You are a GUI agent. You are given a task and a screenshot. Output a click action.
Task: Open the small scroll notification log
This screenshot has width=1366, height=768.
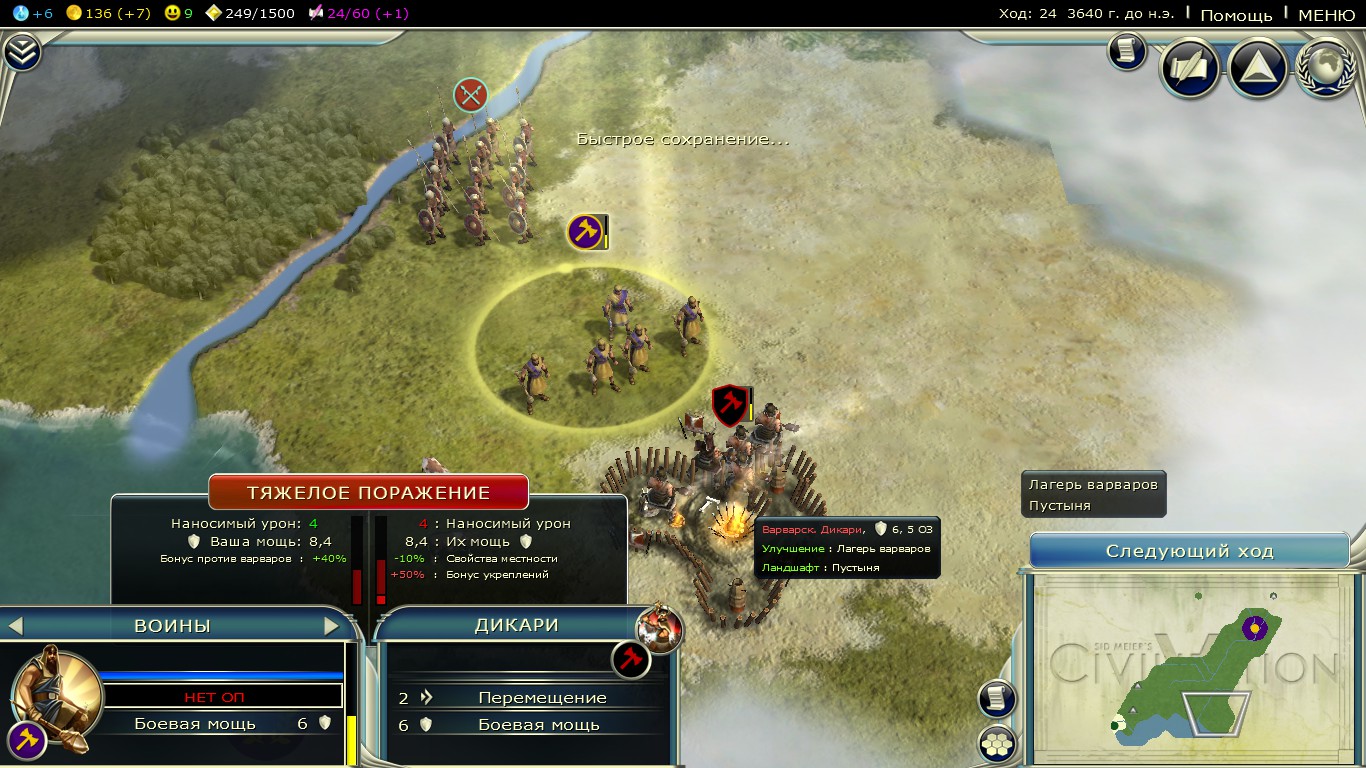[x=1126, y=52]
